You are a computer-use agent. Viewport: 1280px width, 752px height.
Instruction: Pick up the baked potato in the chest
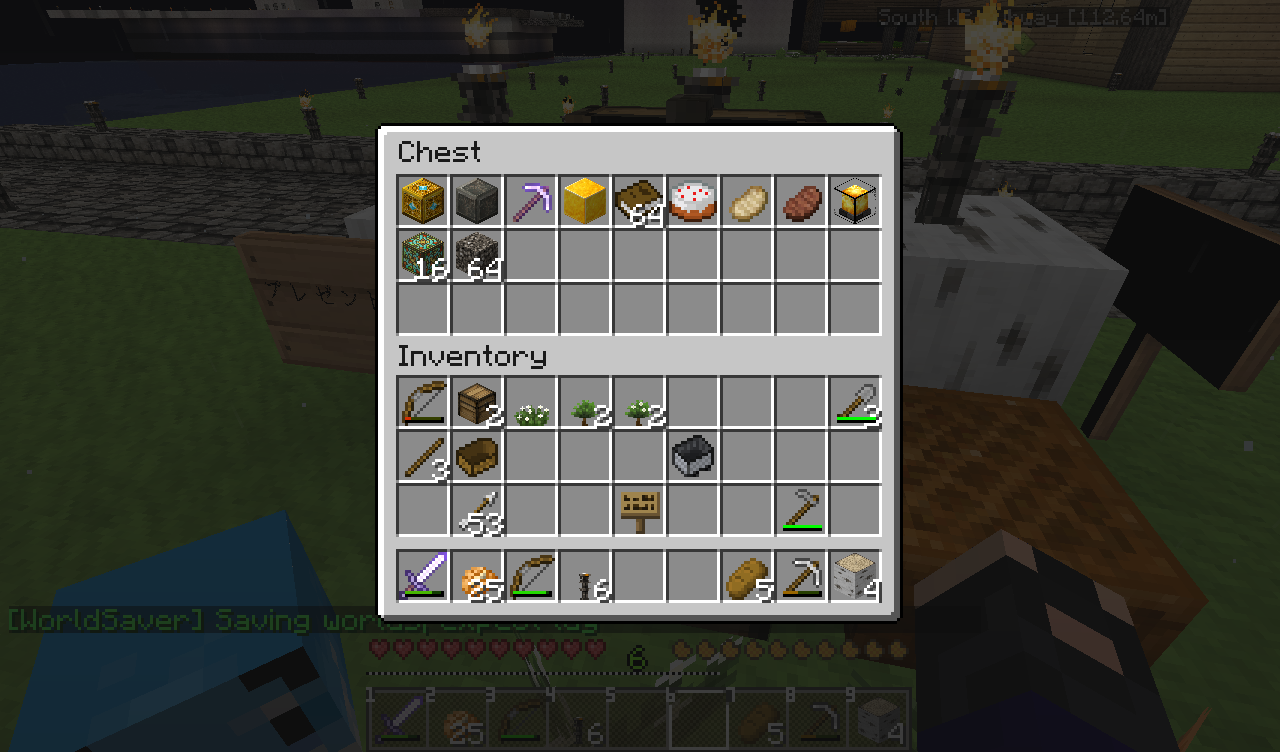click(747, 201)
